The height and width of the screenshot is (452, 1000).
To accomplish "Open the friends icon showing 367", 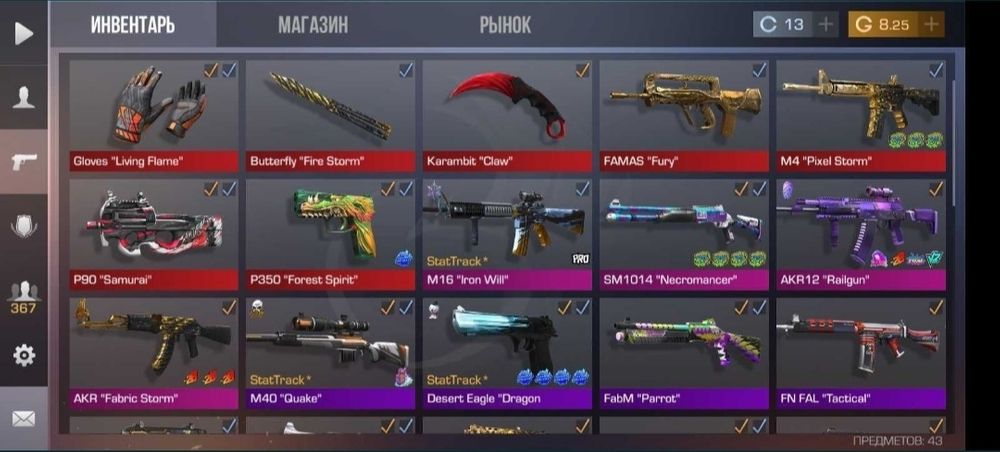I will [23, 295].
